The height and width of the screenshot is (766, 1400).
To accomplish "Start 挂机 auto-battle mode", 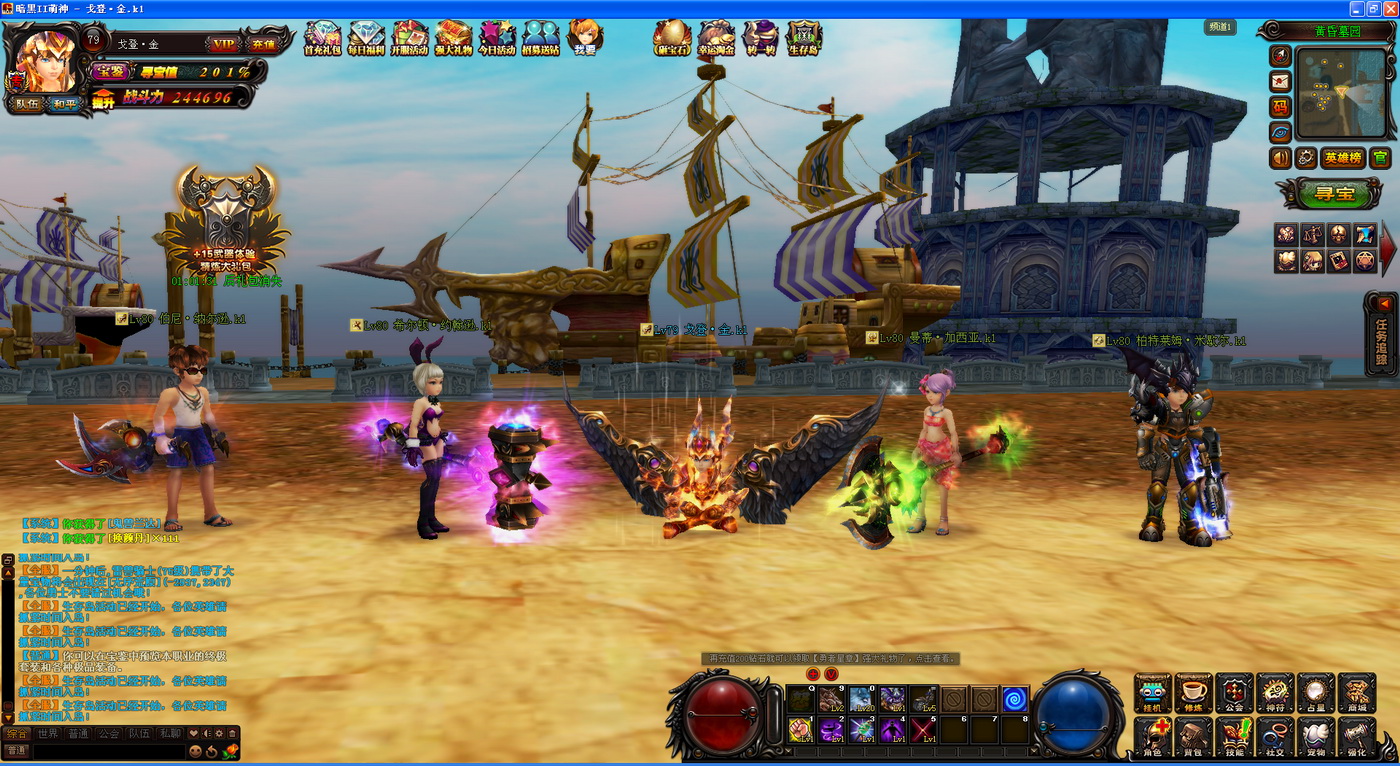I will coord(1152,693).
